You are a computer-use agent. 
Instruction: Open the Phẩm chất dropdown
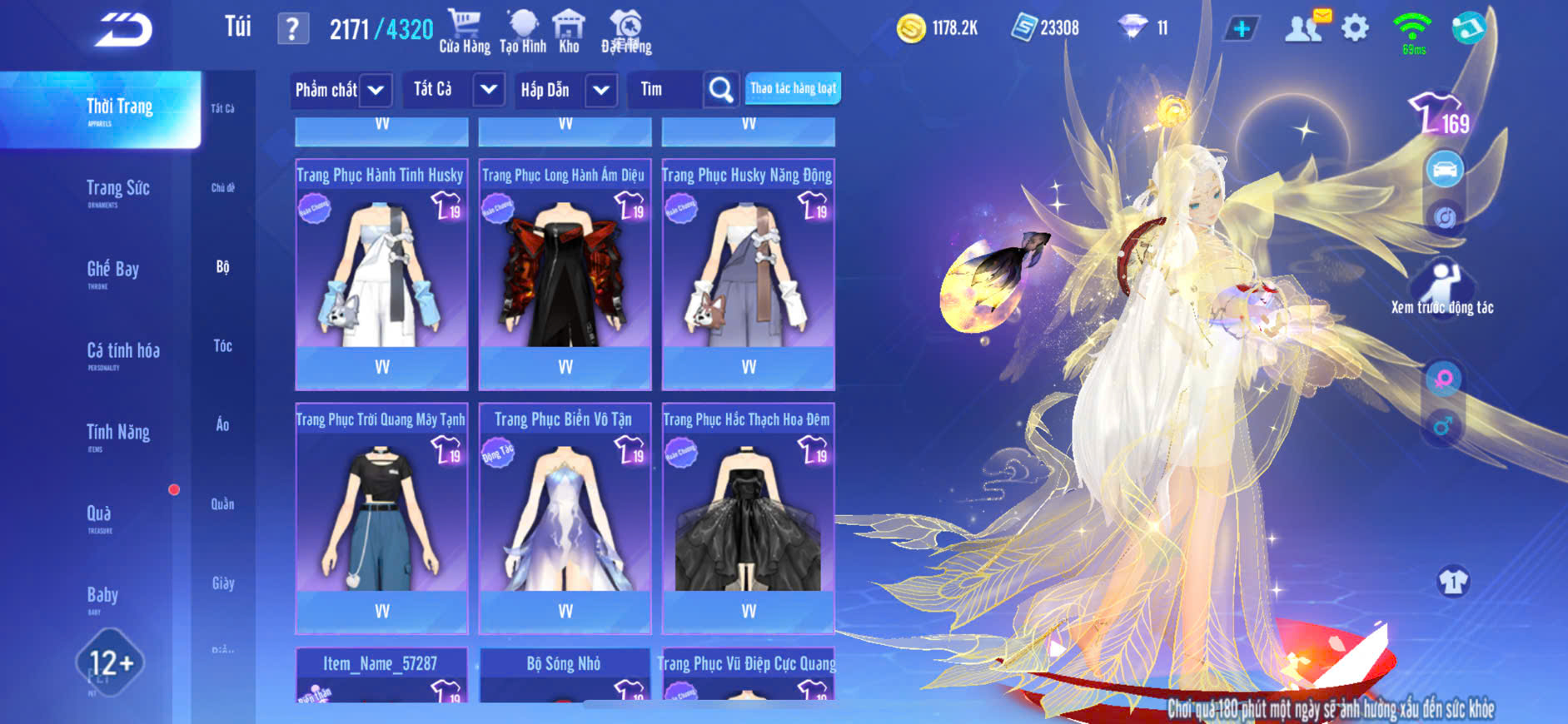[376, 90]
